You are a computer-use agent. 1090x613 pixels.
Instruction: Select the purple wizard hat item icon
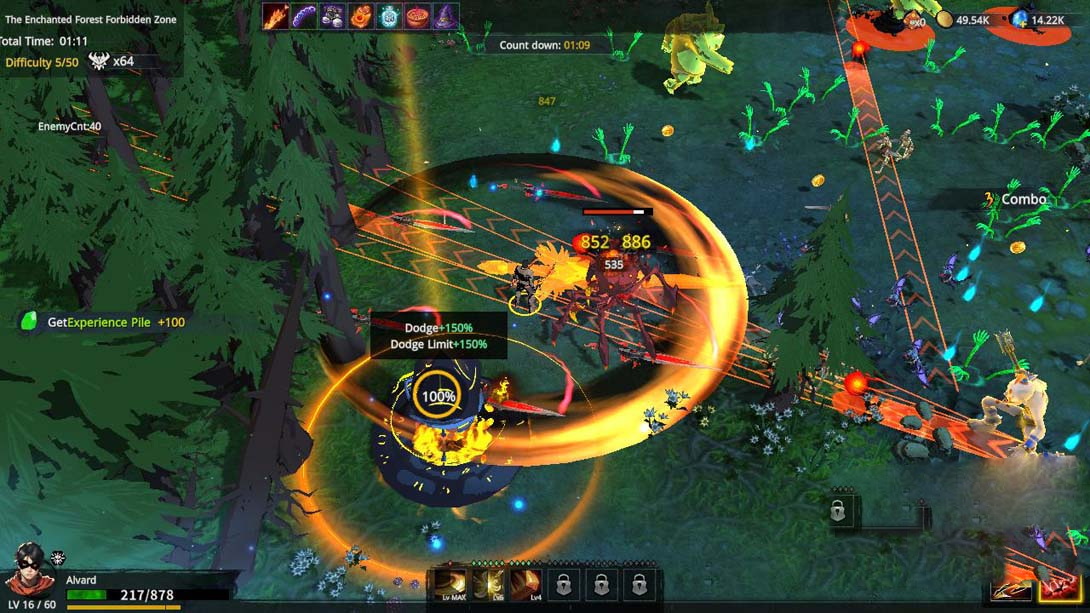(445, 16)
